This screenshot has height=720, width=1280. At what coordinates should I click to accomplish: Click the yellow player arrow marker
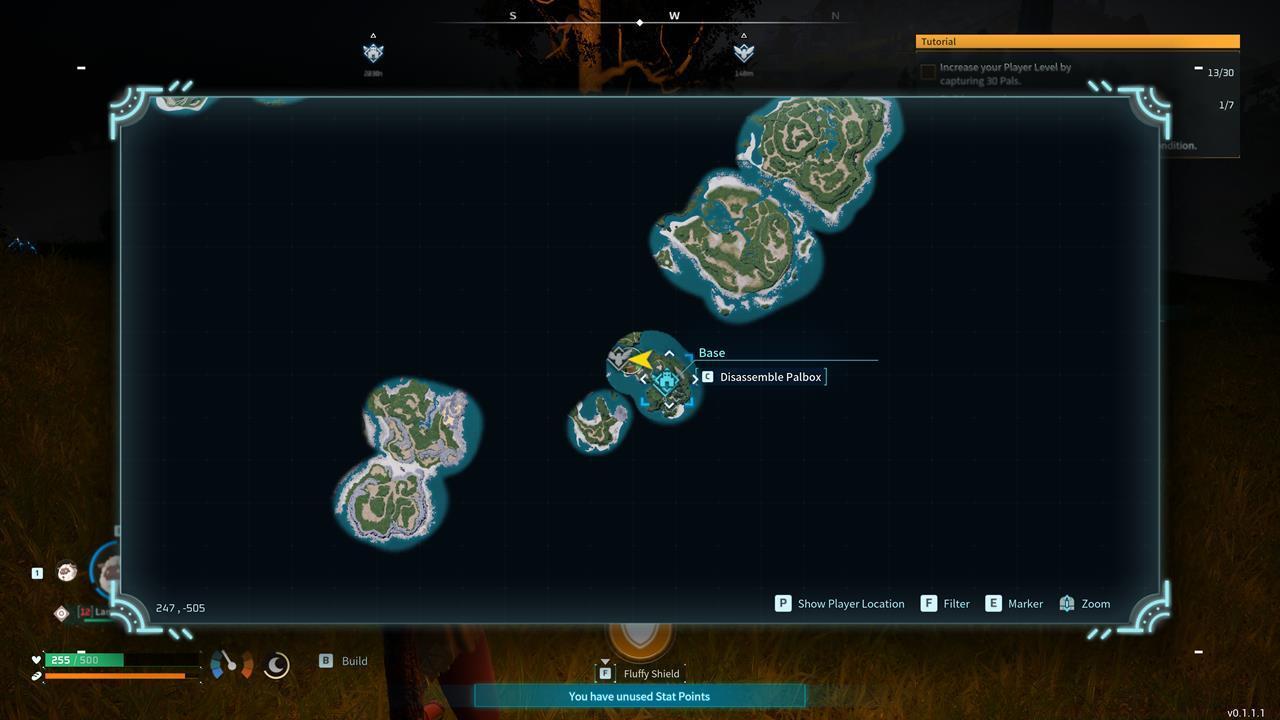click(638, 359)
